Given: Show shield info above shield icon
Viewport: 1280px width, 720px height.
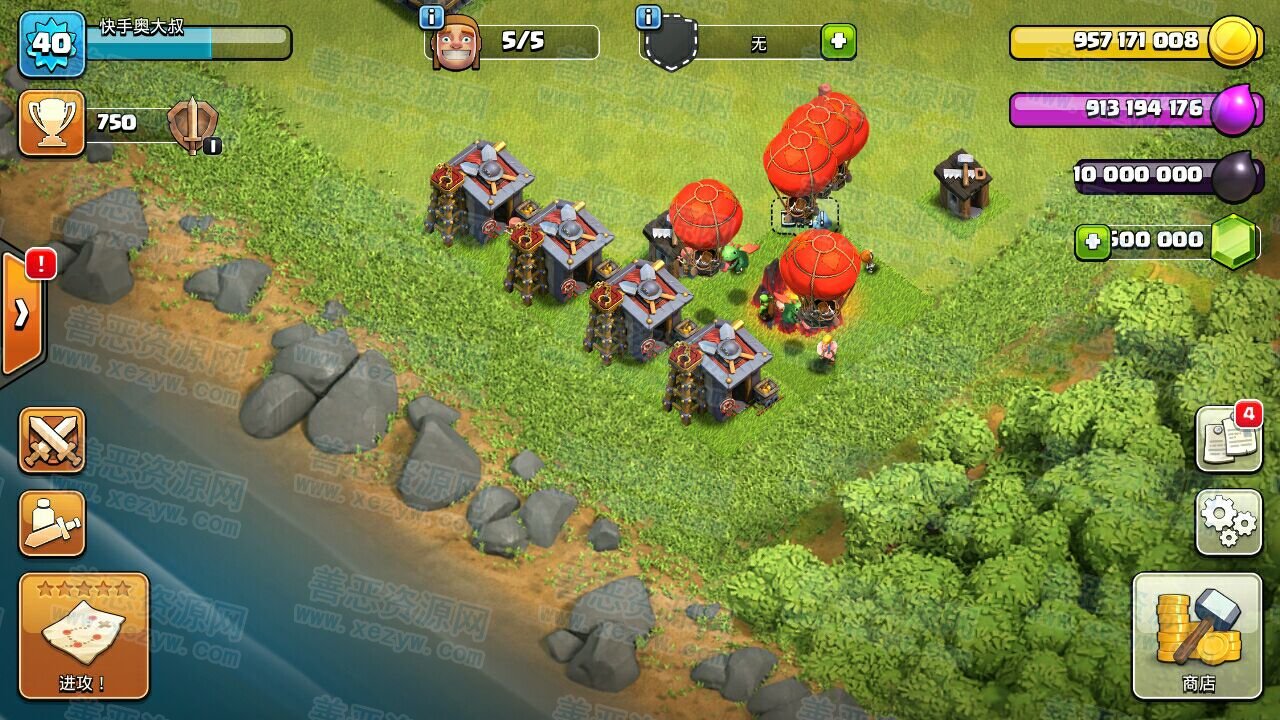Looking at the screenshot, I should (648, 17).
